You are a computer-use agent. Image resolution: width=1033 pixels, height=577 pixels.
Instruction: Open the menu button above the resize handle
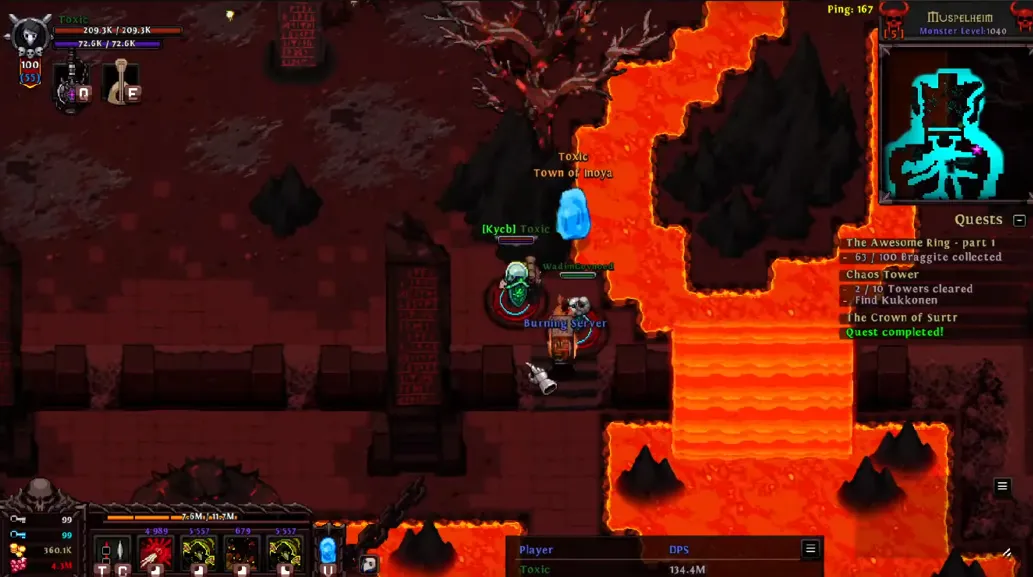coord(1002,486)
